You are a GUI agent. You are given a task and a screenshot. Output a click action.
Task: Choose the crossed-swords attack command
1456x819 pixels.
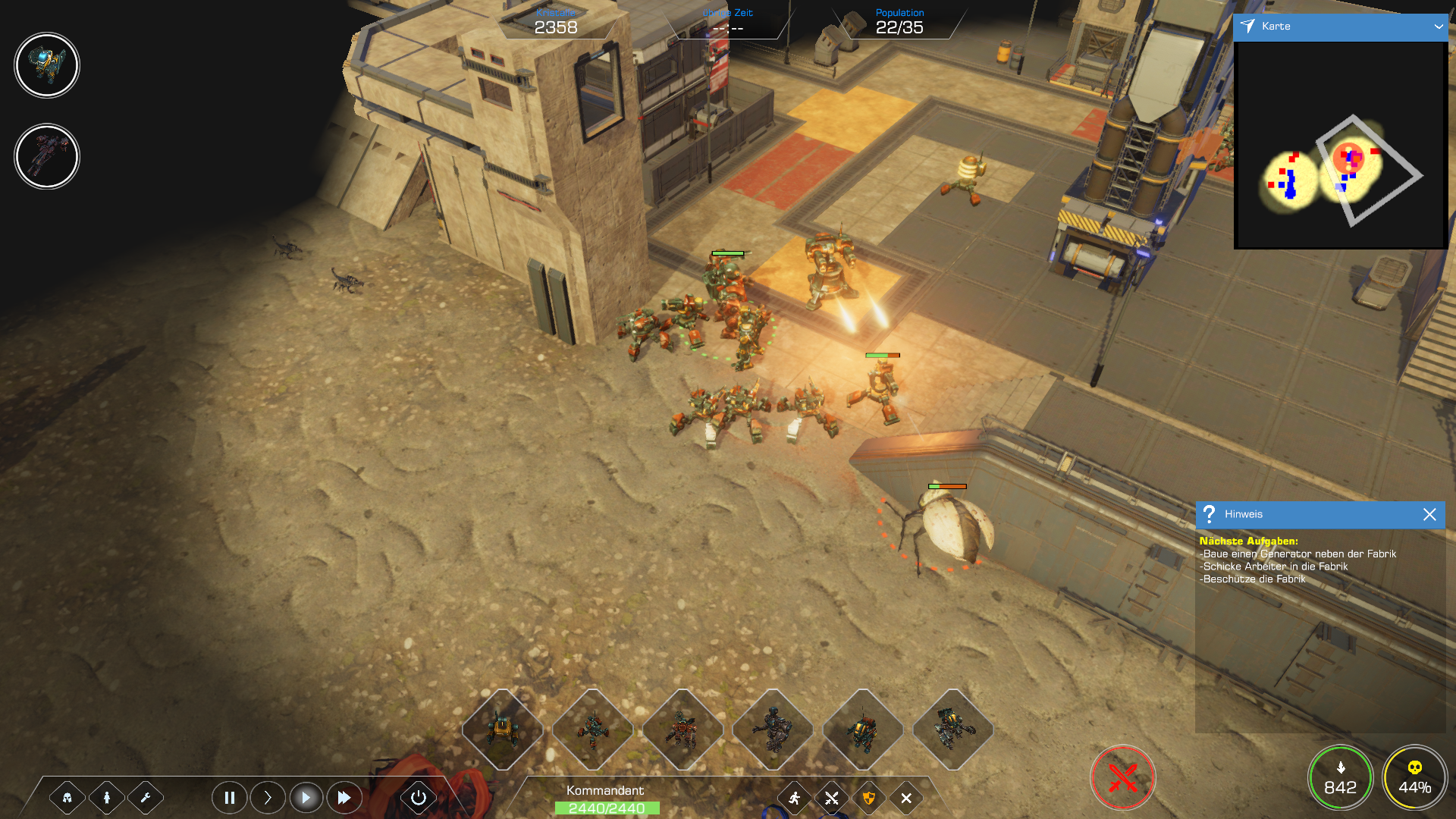[x=832, y=798]
